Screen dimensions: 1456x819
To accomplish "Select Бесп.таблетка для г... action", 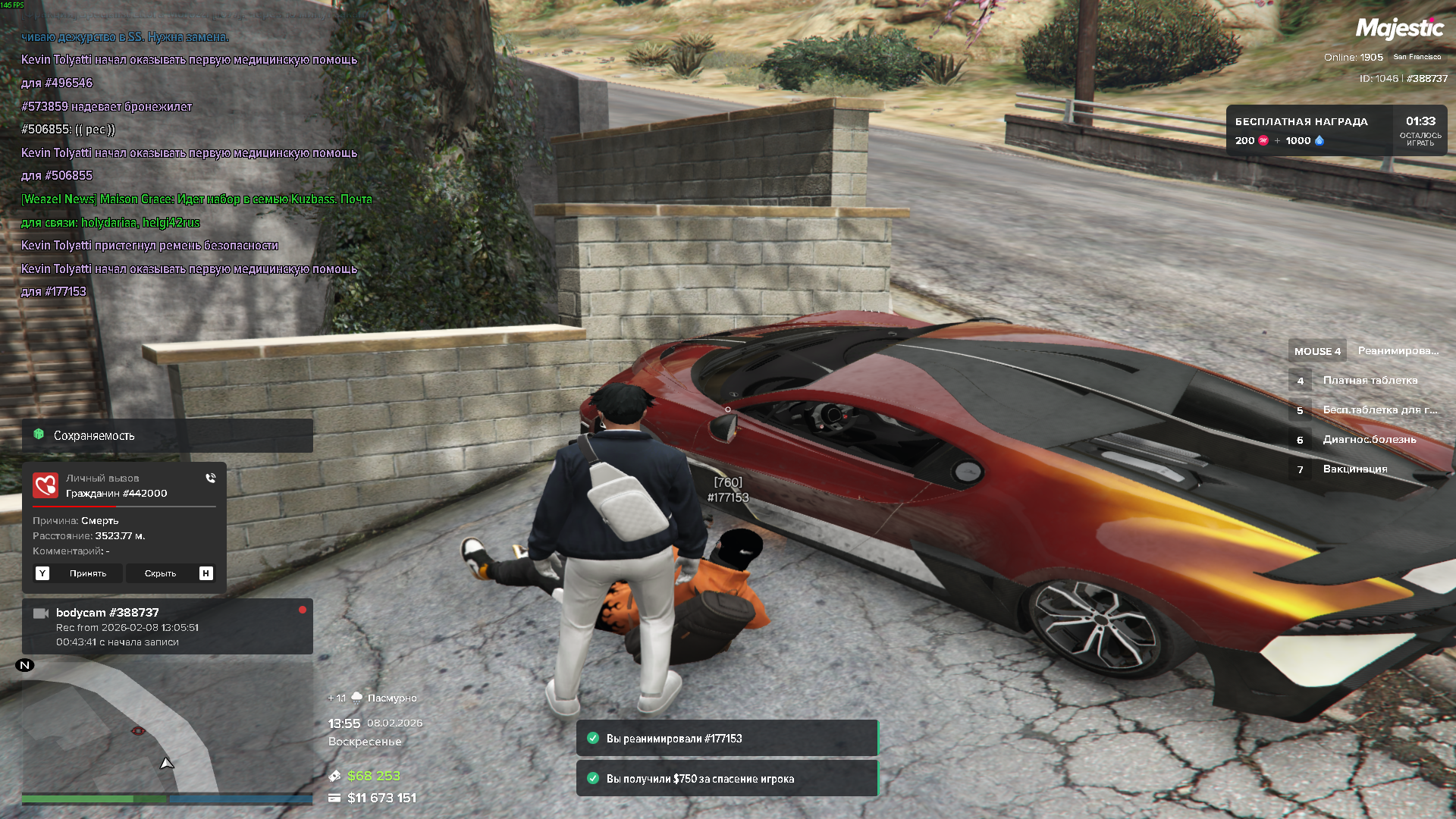I will point(1379,410).
